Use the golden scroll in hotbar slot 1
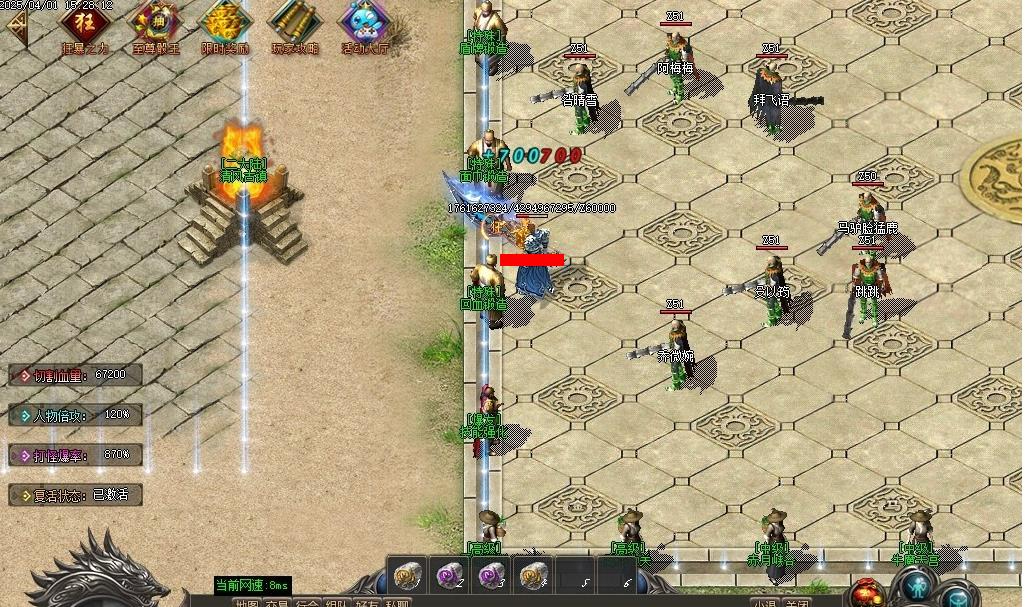 pos(407,575)
